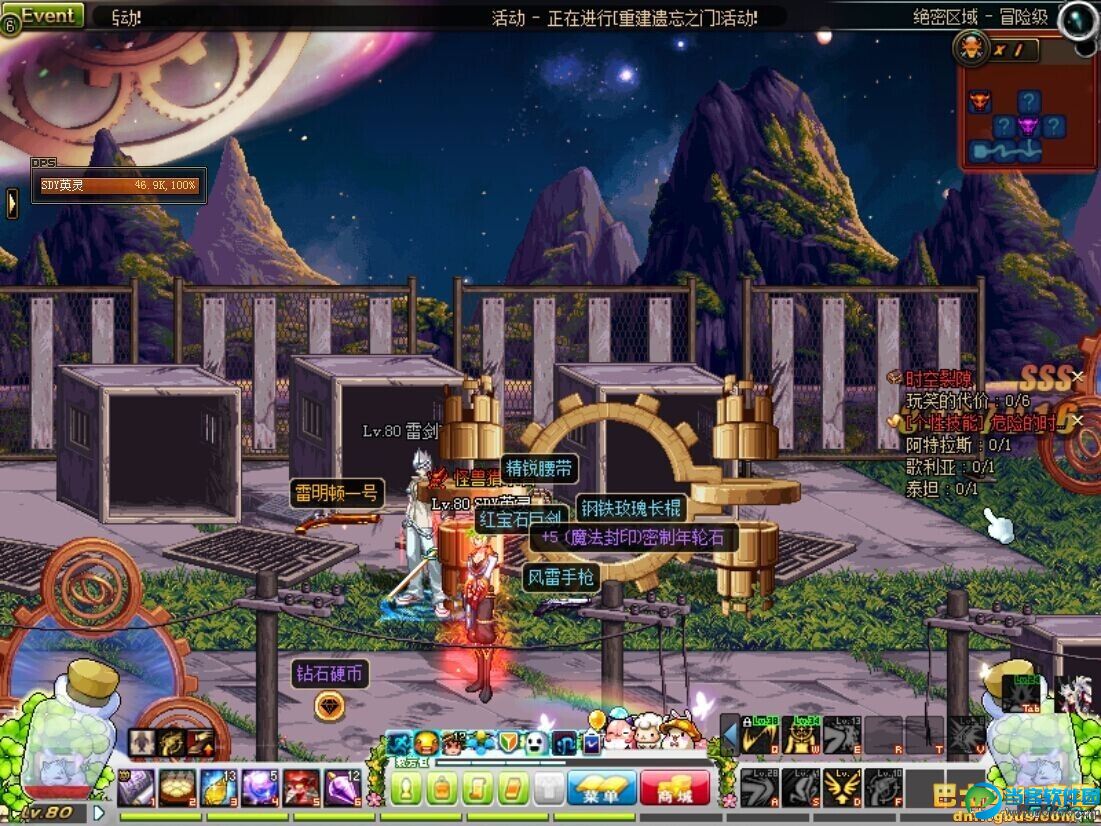This screenshot has width=1101, height=826.
Task: Close the 个性技能 quest tracker entry
Action: pos(1077,420)
